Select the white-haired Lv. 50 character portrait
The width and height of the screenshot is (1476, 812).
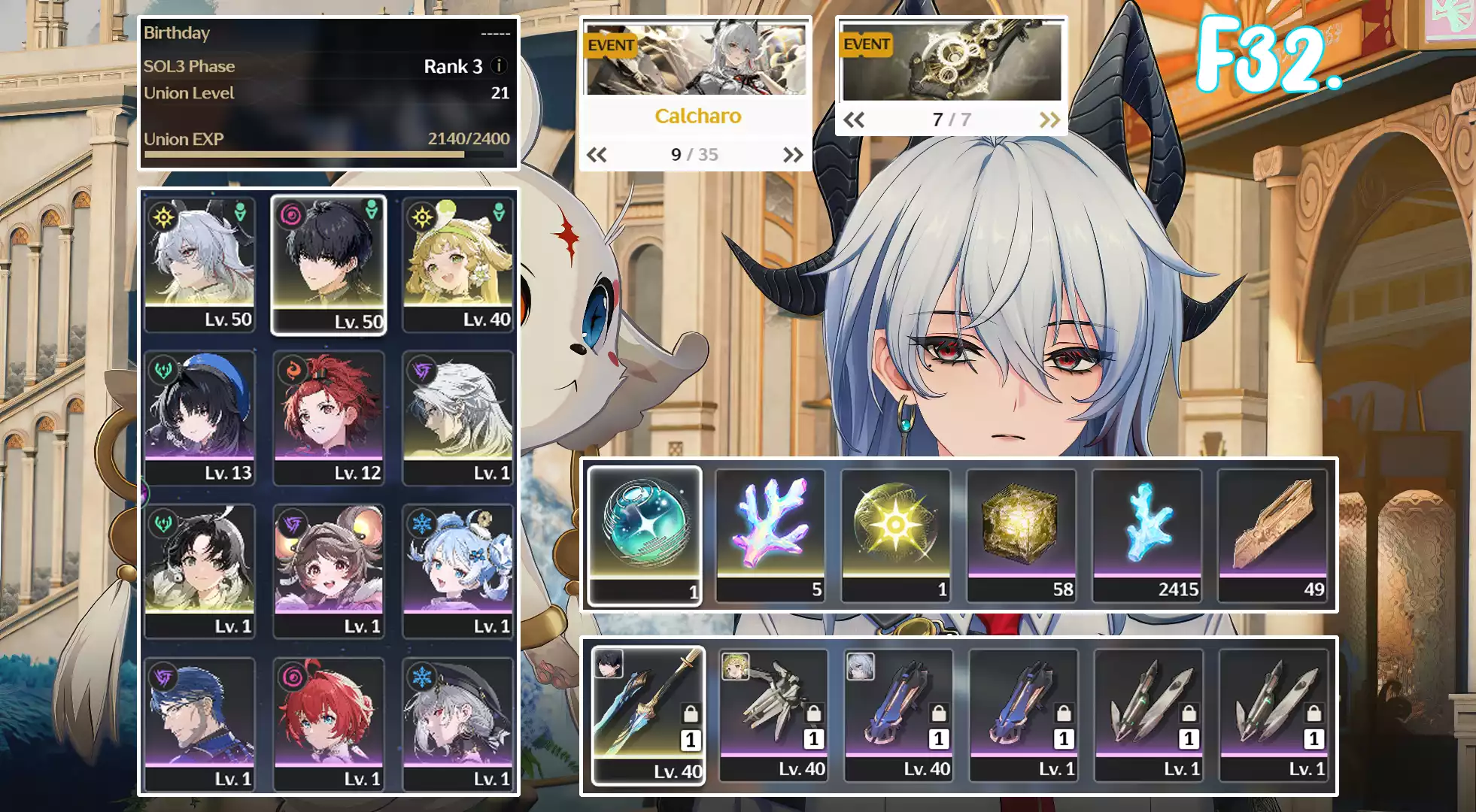(x=199, y=265)
